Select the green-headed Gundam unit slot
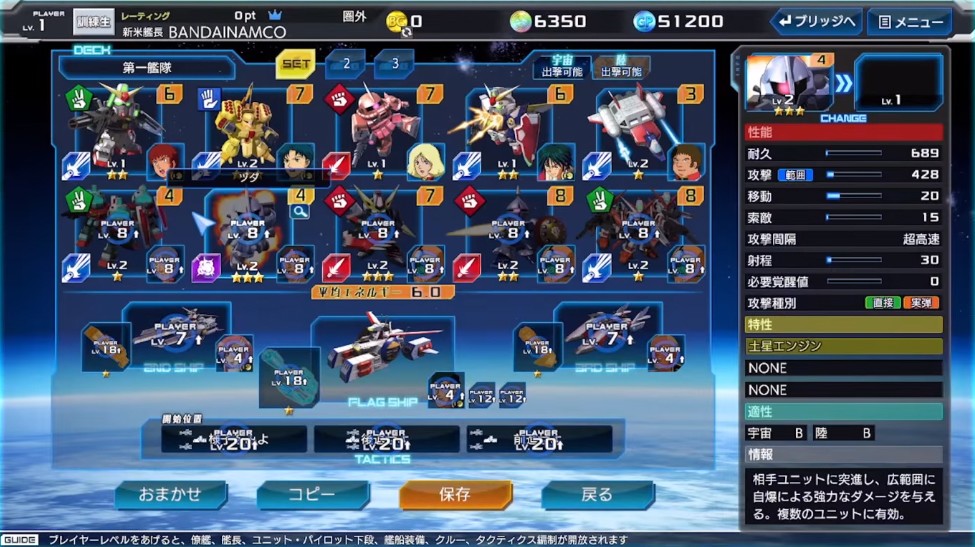This screenshot has width=975, height=547. click(112, 130)
